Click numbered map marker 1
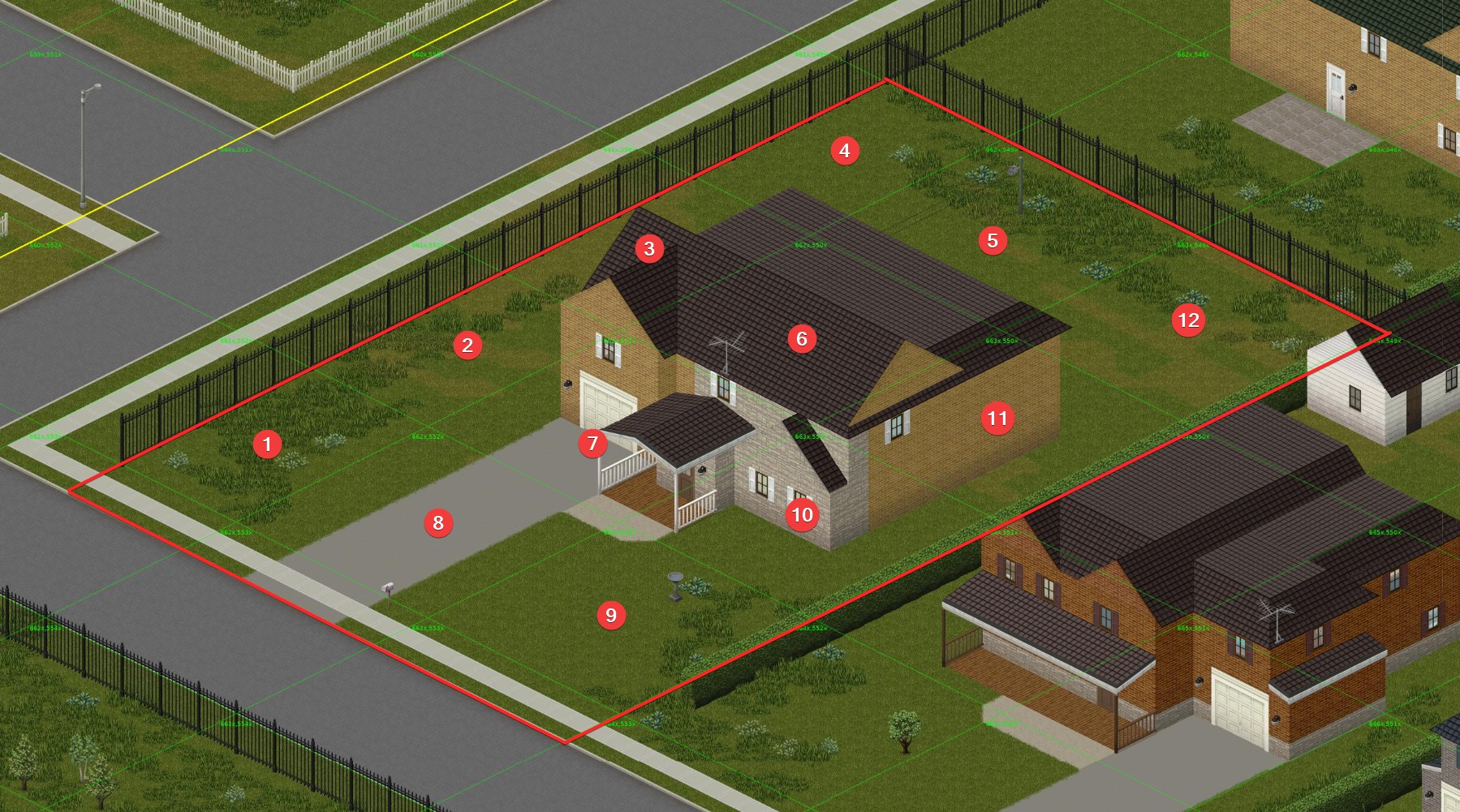 267,444
